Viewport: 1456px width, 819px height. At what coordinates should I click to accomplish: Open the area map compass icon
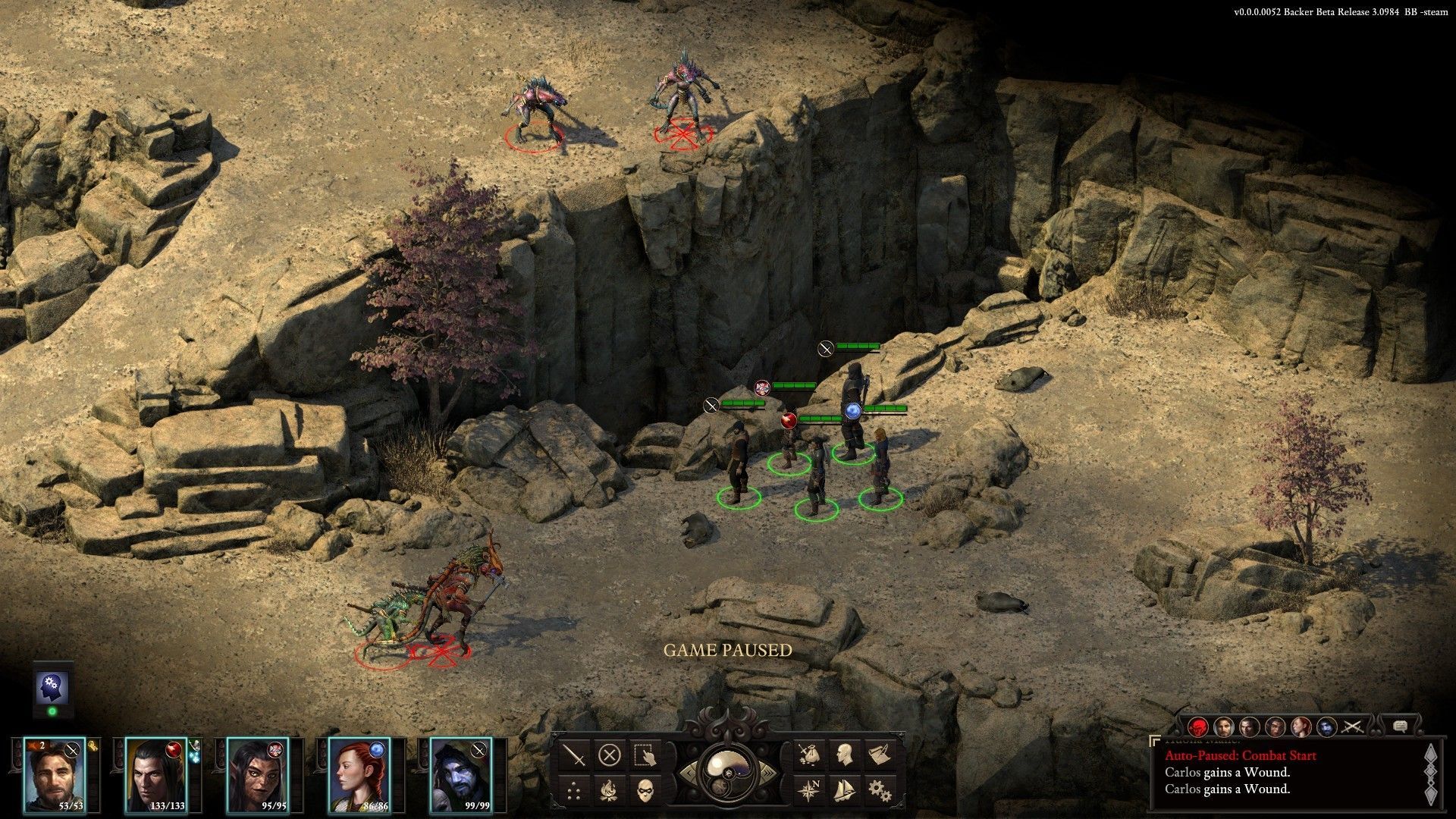(808, 790)
